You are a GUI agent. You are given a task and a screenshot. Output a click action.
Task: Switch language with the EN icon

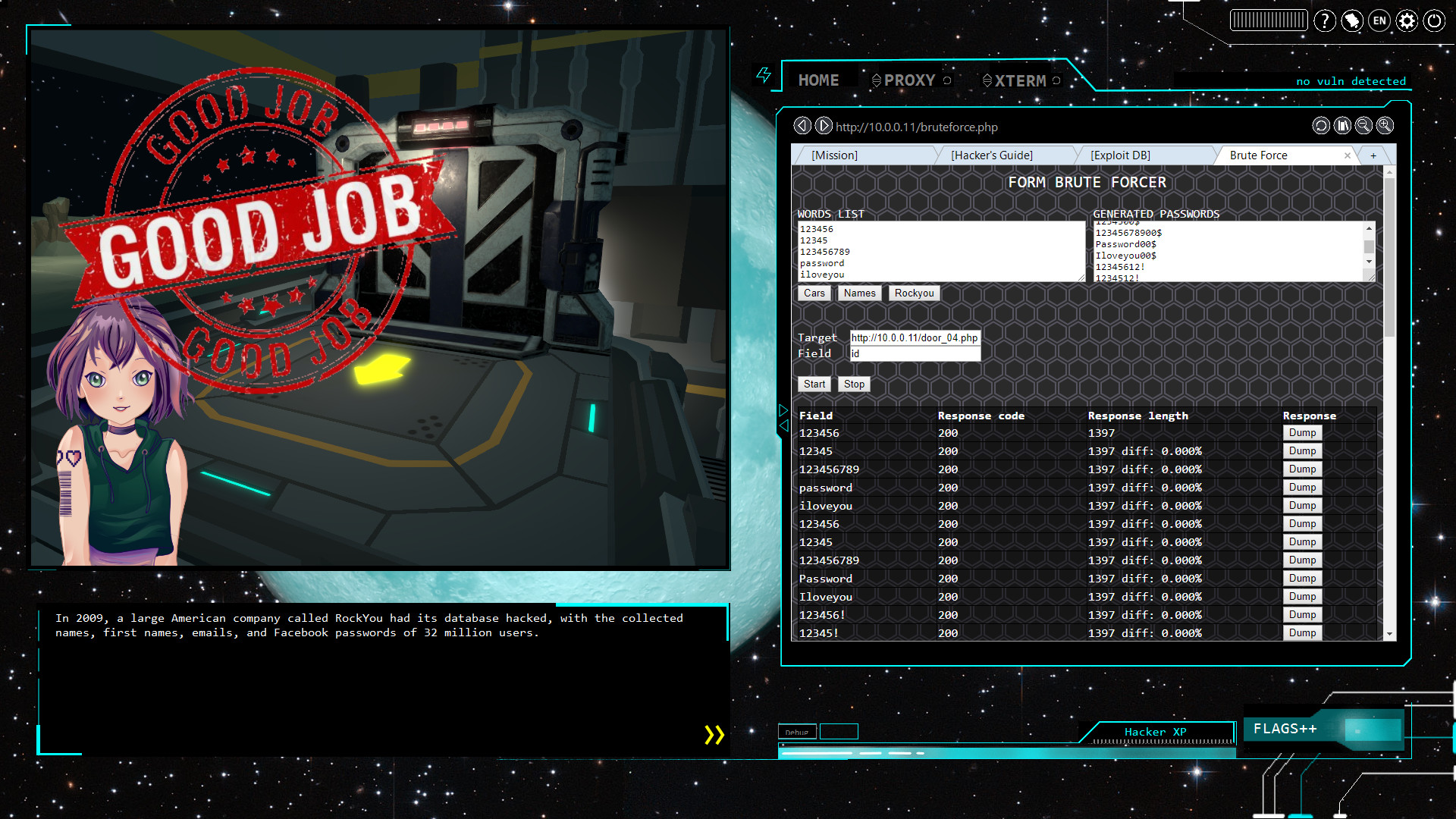[1379, 20]
